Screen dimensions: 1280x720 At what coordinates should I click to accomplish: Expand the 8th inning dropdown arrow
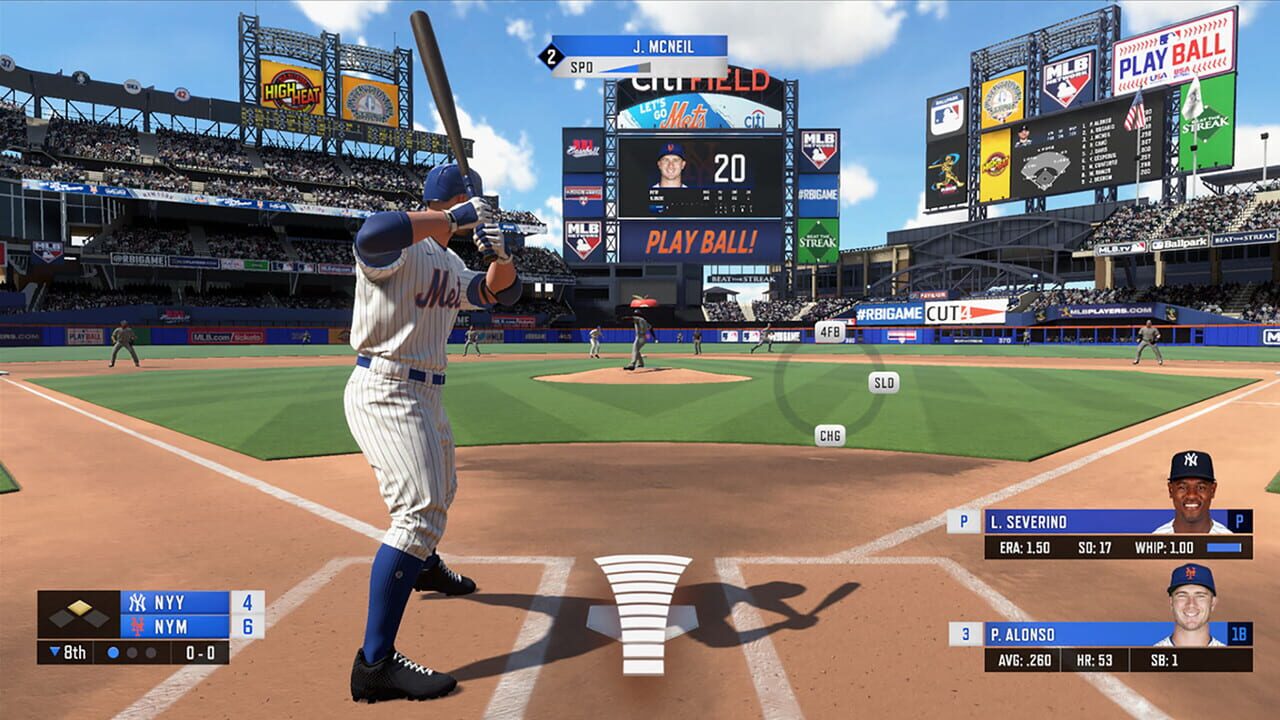54,652
